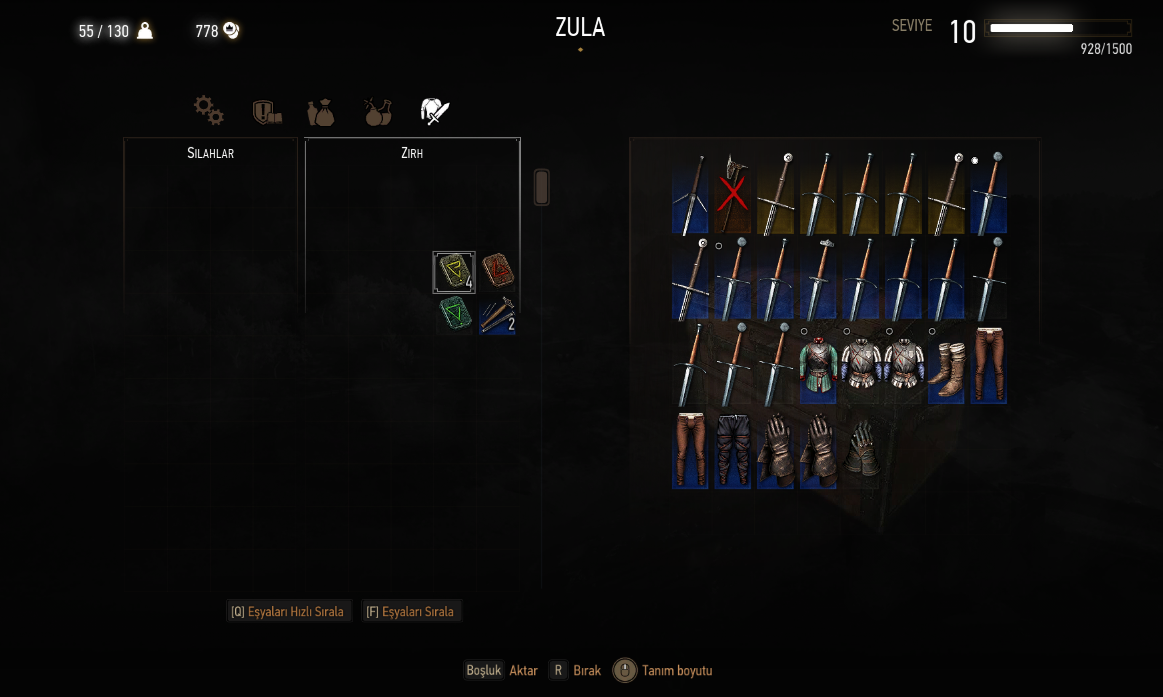Select the yellow glyph stone with count 4
This screenshot has width=1163, height=697.
click(454, 272)
